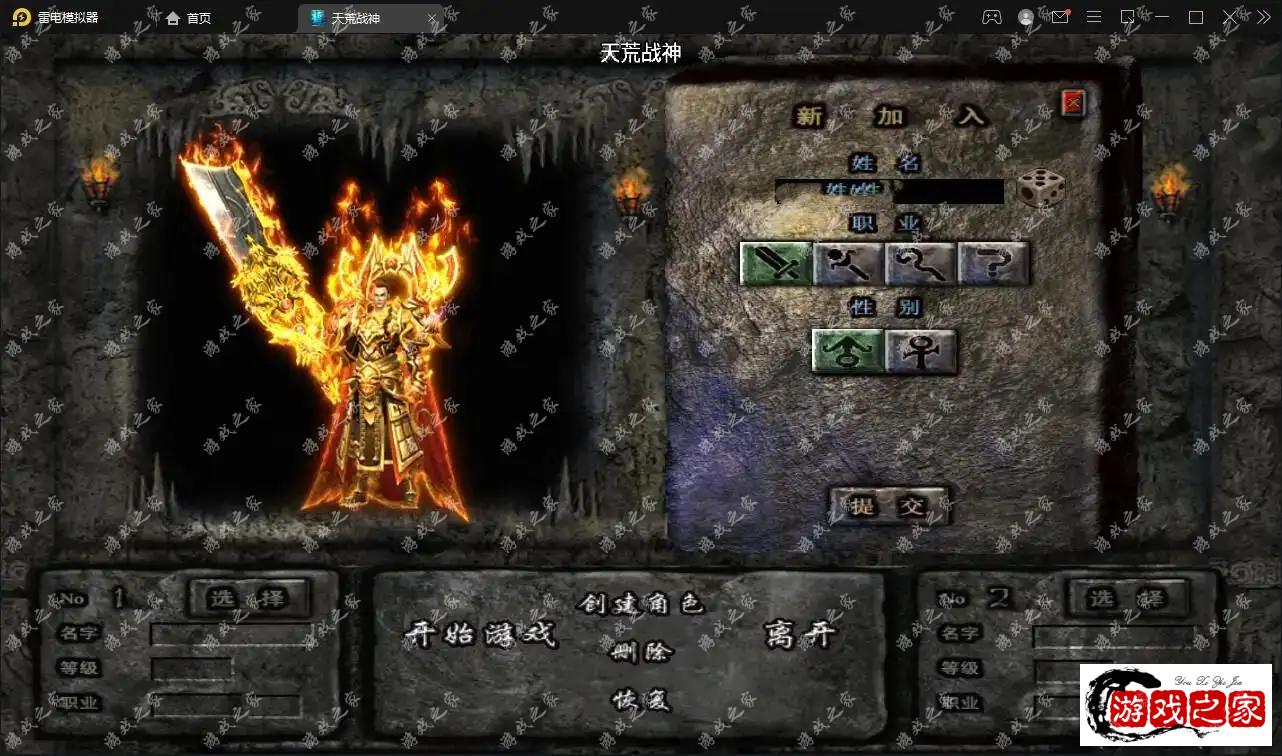Roll the dice for a random name
The width and height of the screenshot is (1282, 756).
pos(1040,189)
